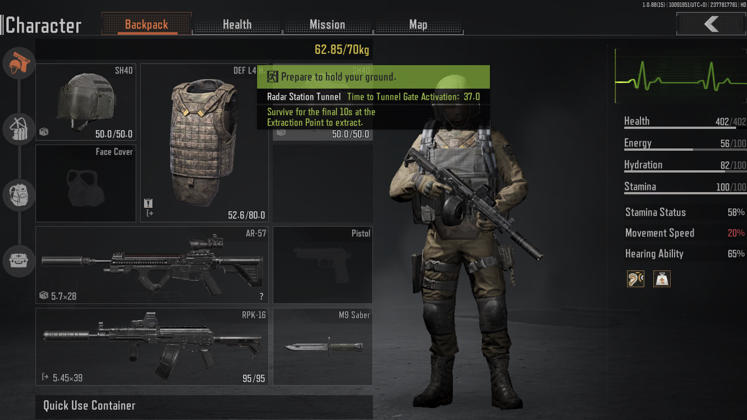This screenshot has height=420, width=747.
Task: Click the empty Face Cover slot
Action: coord(86,184)
